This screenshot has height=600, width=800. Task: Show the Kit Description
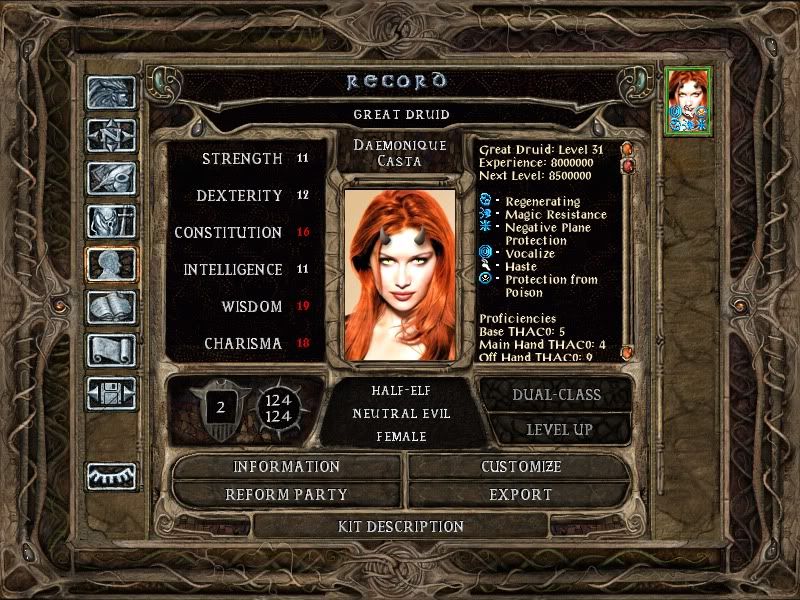click(400, 526)
